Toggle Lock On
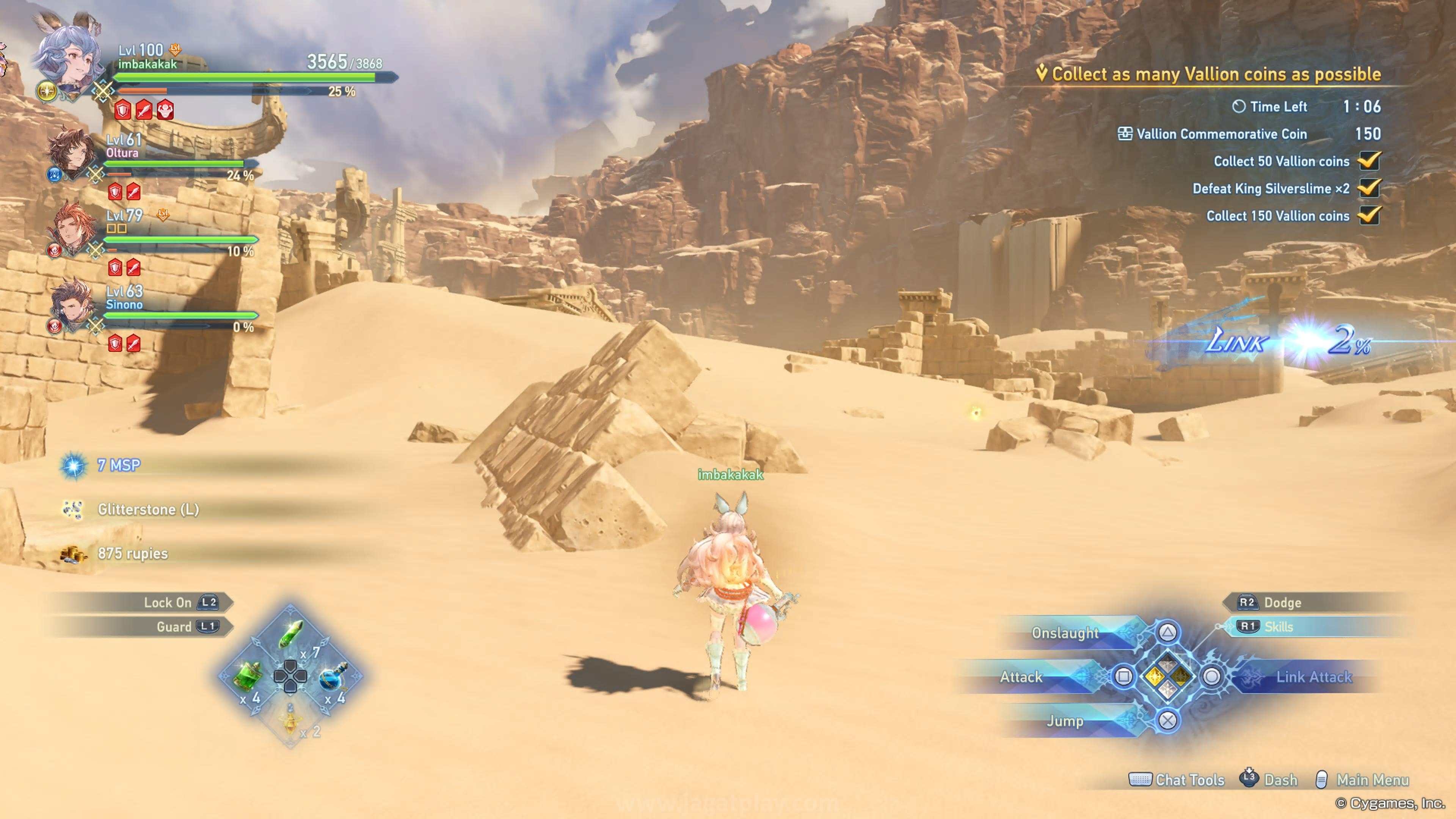The image size is (1456, 819). coord(167,602)
